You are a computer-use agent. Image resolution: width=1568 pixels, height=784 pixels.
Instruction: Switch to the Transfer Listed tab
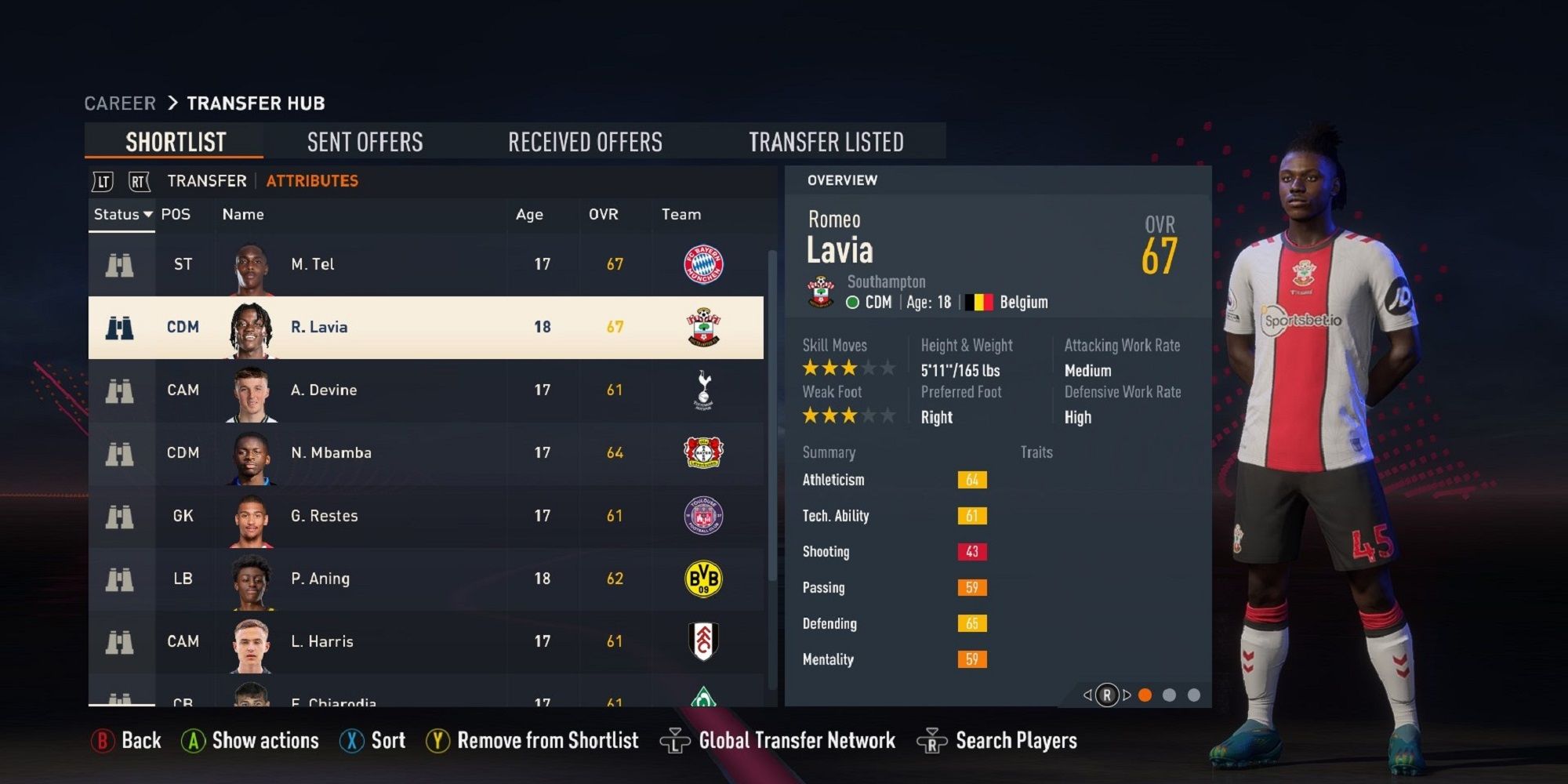tap(826, 141)
